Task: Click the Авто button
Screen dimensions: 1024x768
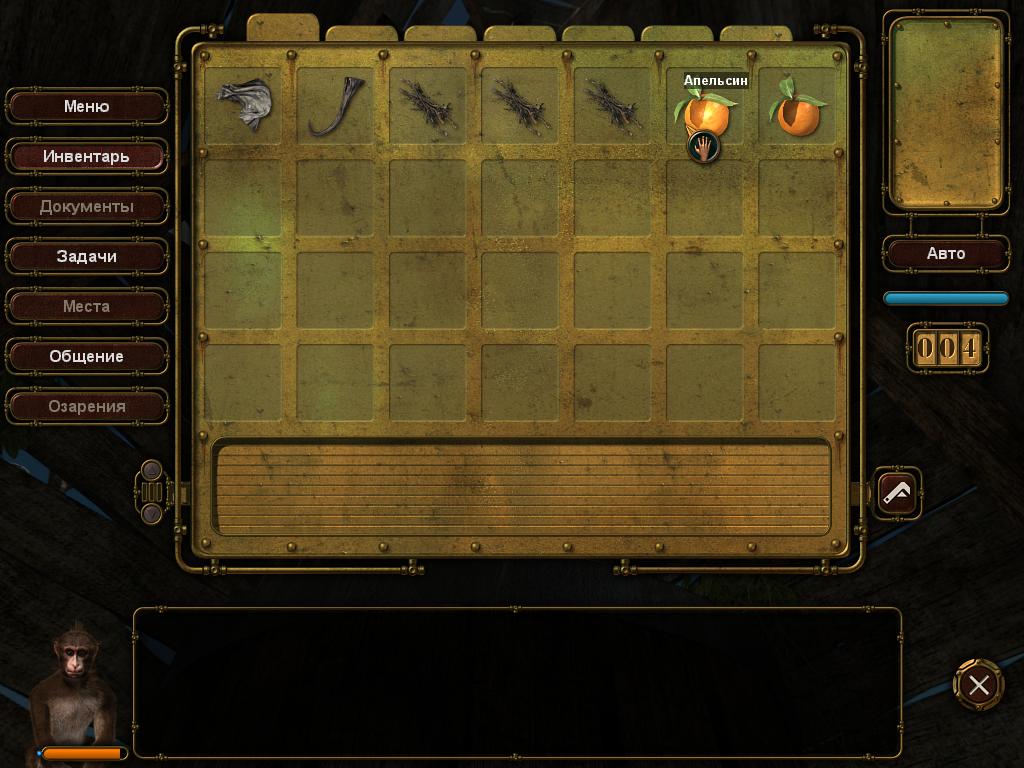Action: pos(945,253)
